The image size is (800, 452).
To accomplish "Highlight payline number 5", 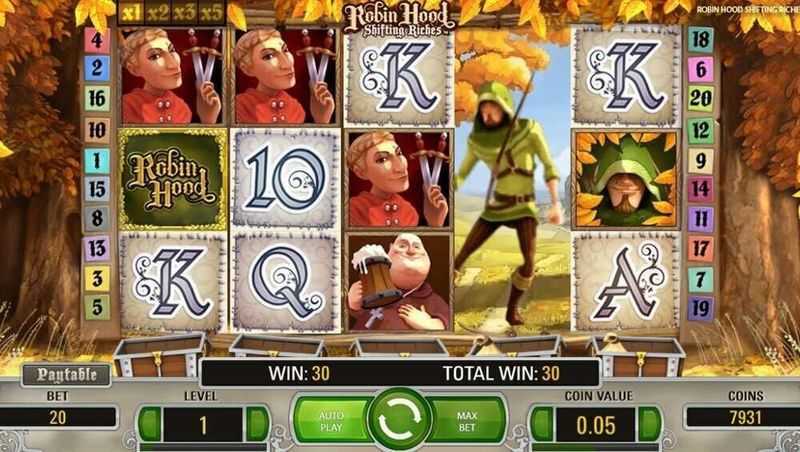I will [x=97, y=308].
